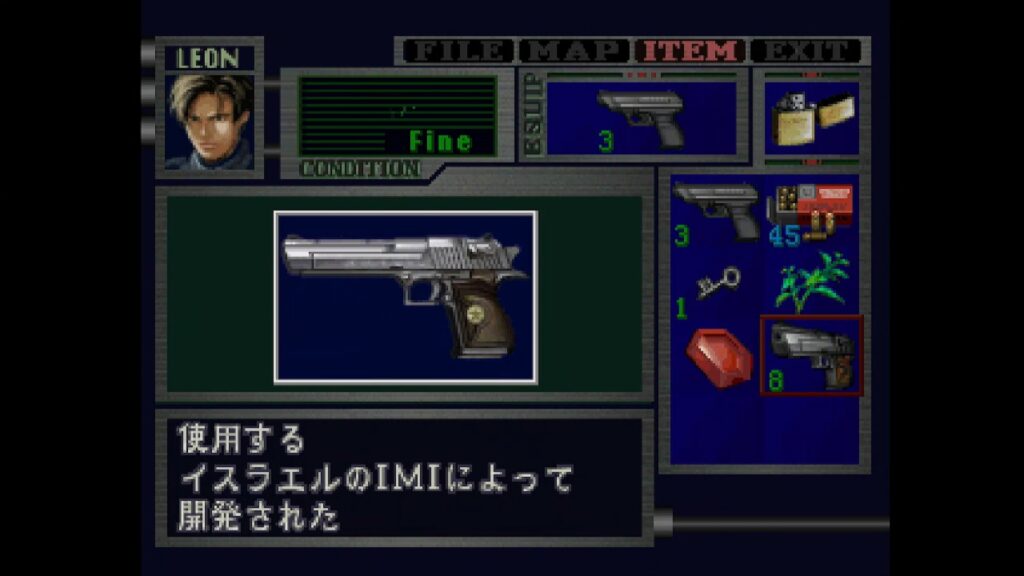
Task: Pick the handgun bullets box
Action: click(810, 212)
